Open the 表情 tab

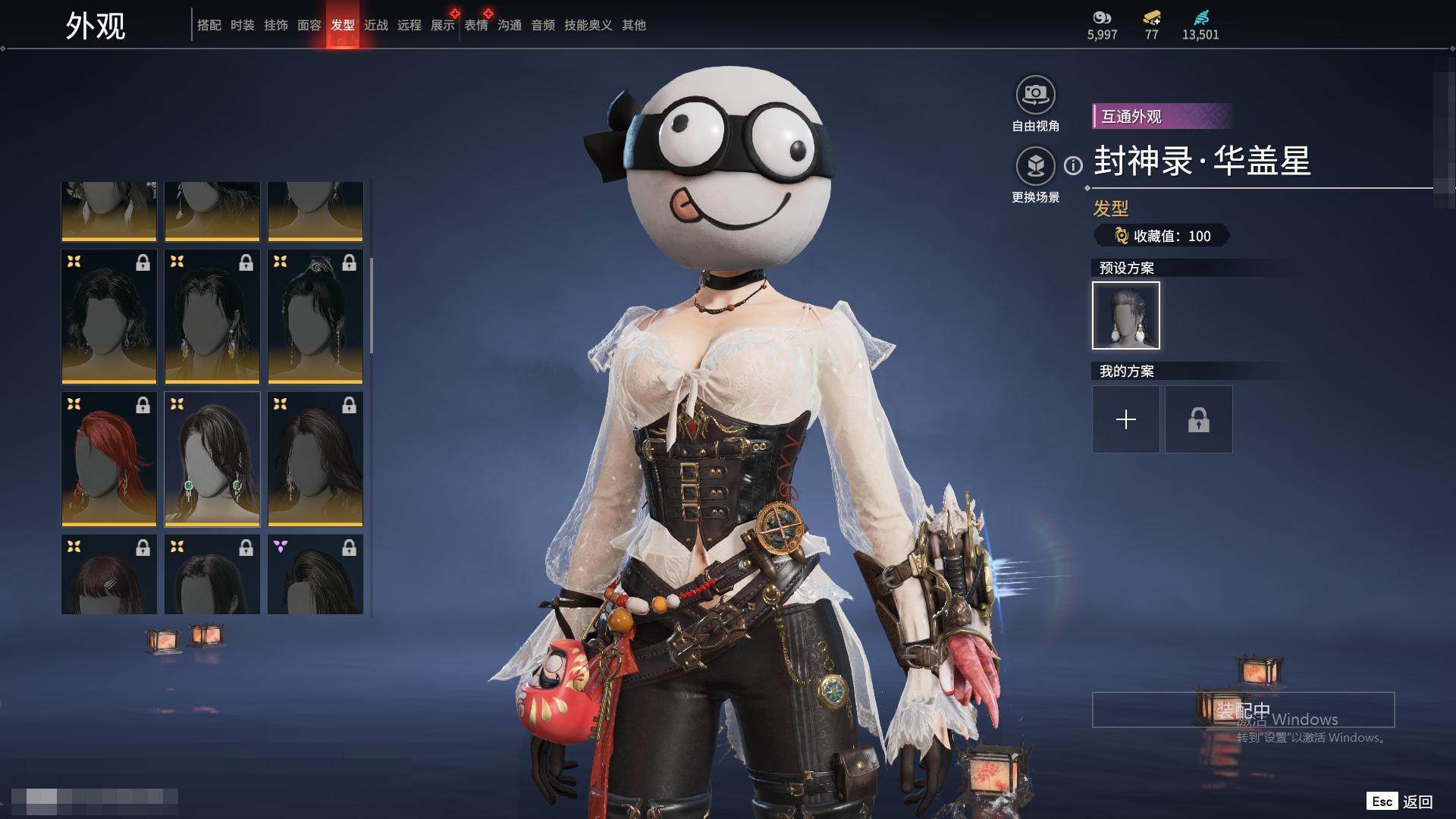475,25
